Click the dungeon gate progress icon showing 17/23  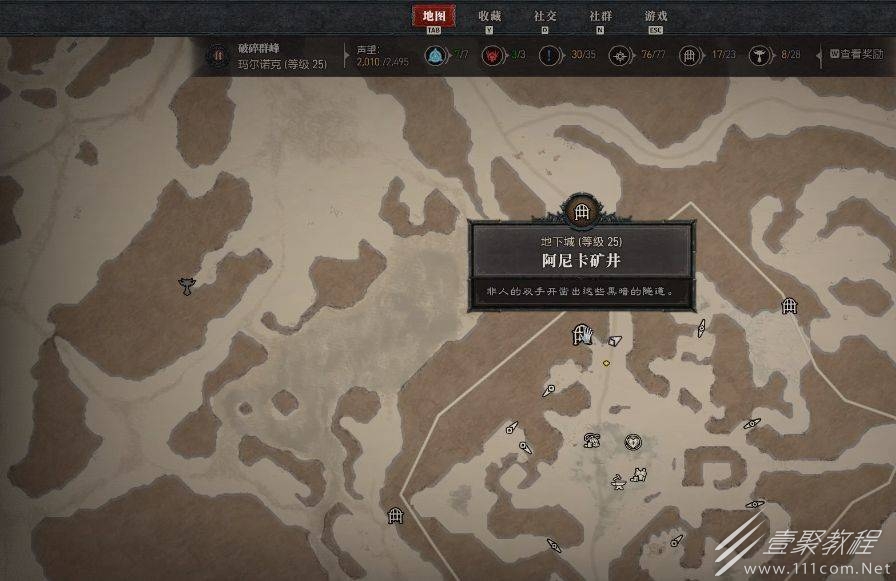[689, 55]
